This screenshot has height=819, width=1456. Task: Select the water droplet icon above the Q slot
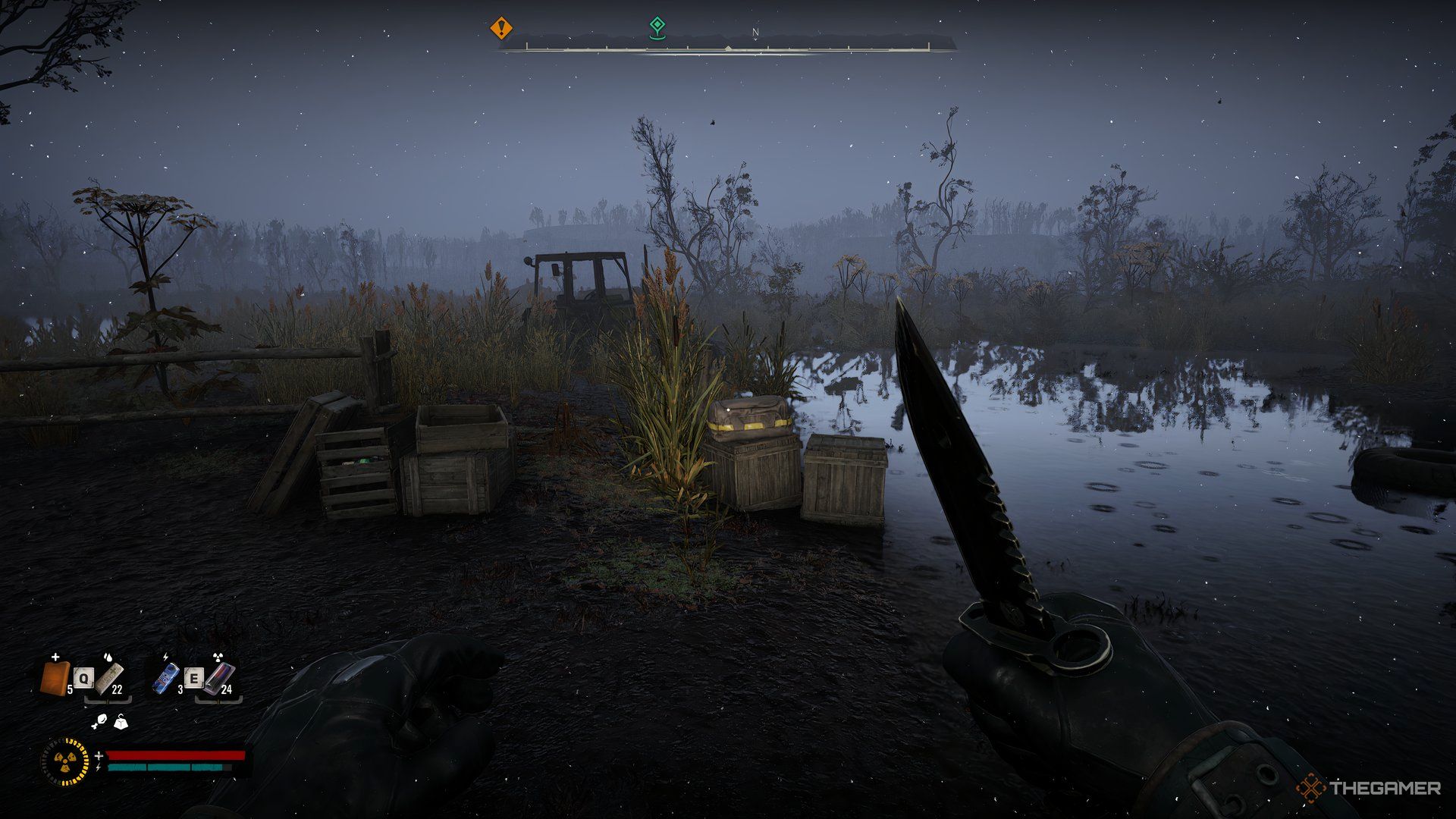pyautogui.click(x=108, y=657)
